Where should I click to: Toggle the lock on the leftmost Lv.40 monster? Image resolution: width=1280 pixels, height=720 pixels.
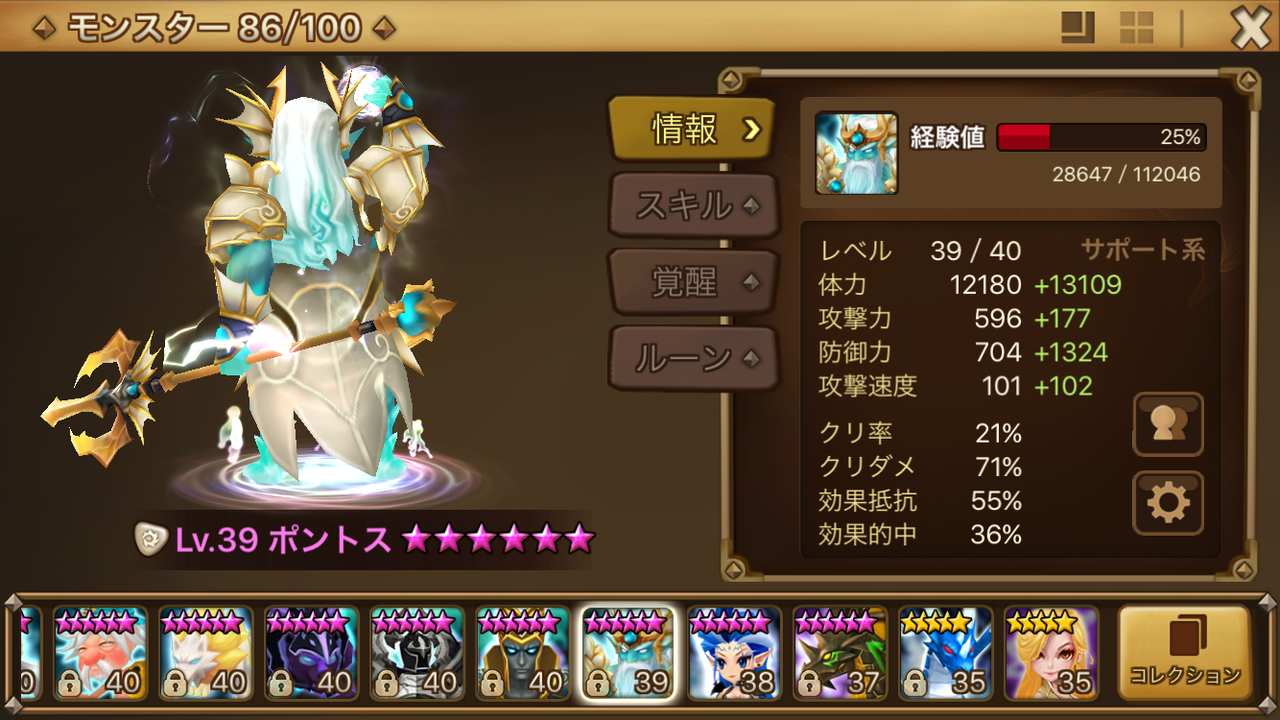[70, 684]
